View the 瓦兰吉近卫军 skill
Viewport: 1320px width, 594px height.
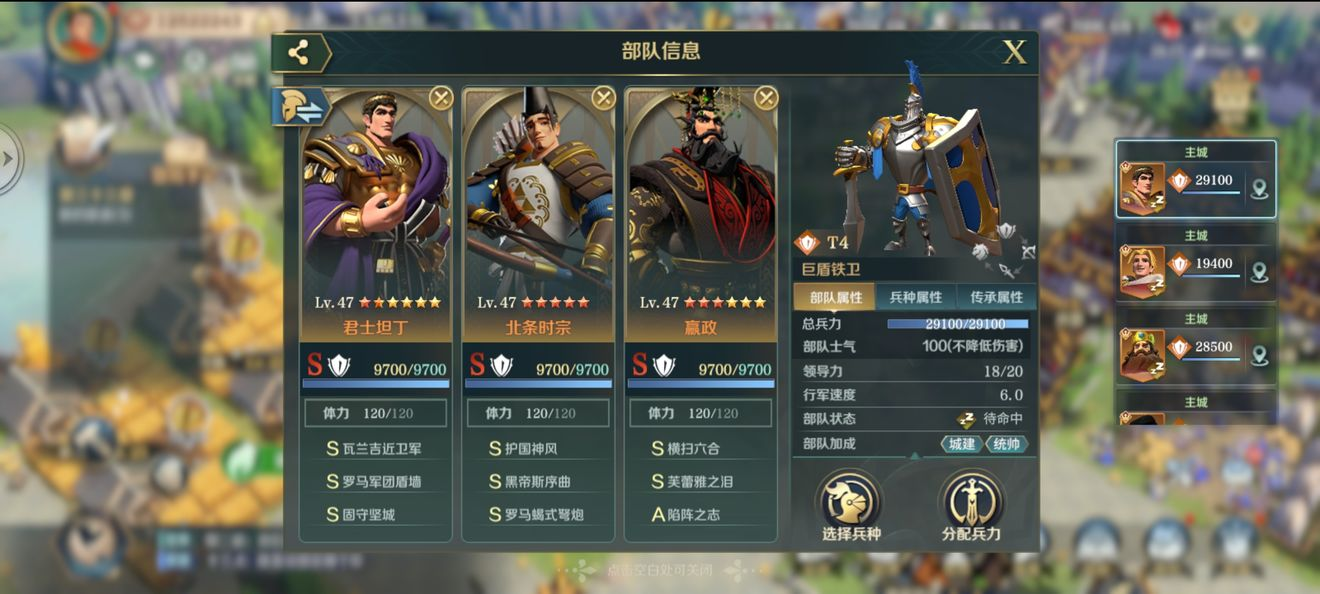click(375, 449)
